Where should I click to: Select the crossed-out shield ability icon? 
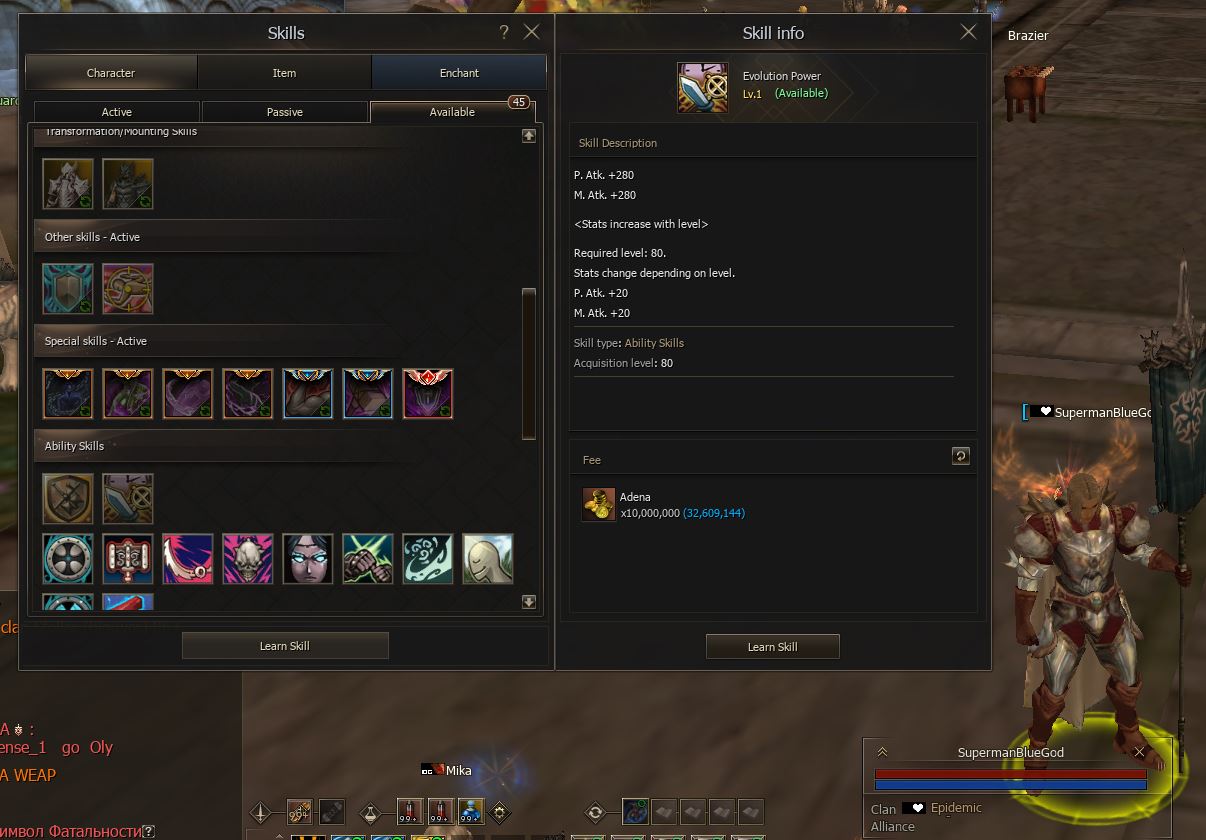(68, 499)
